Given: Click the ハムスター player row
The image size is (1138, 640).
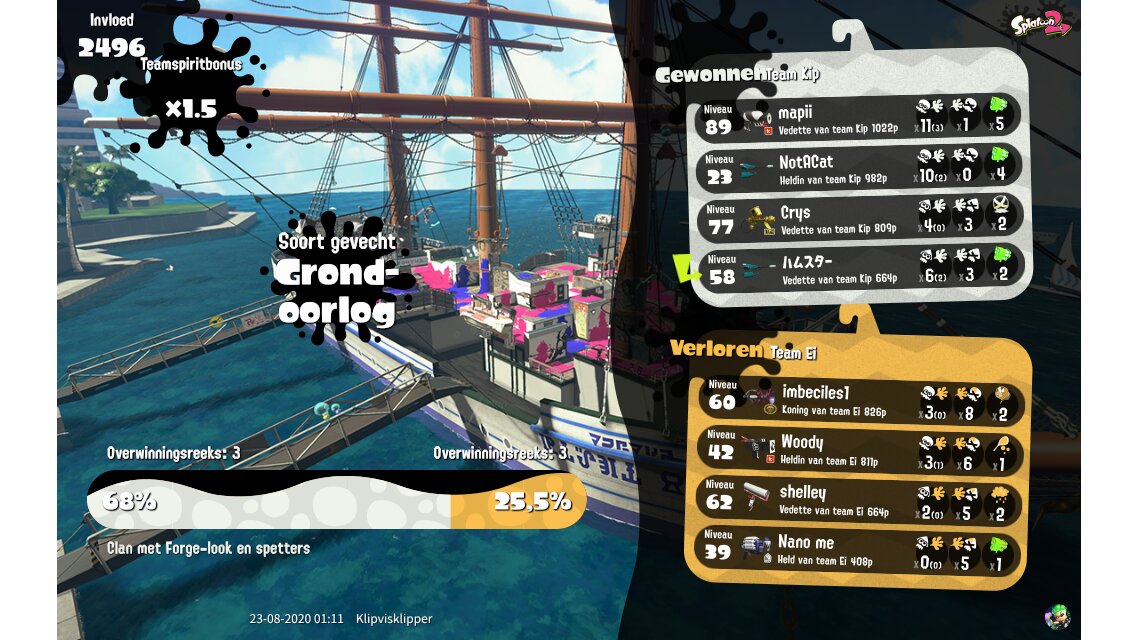Looking at the screenshot, I should point(858,269).
